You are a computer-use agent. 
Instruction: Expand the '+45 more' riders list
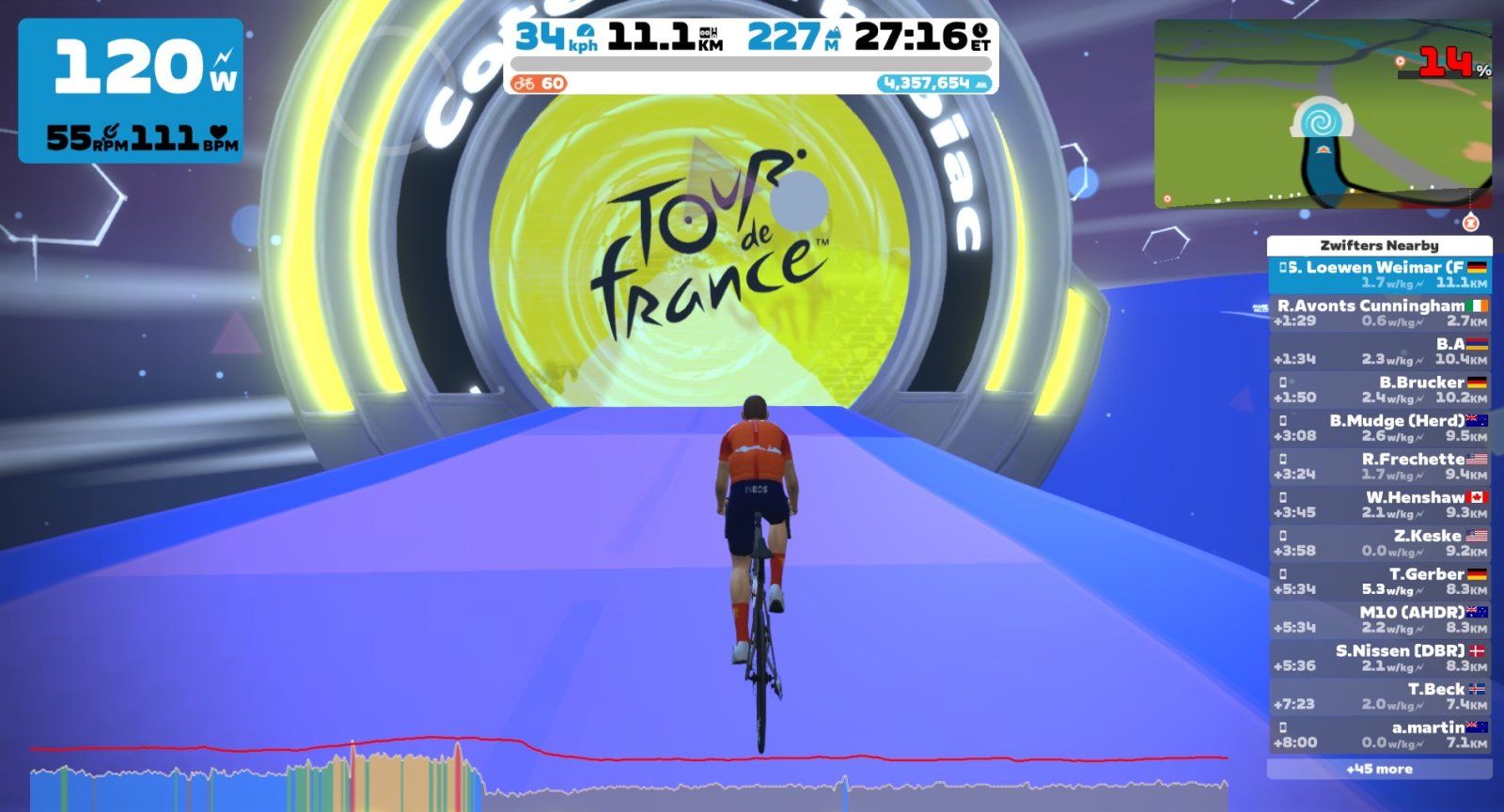click(x=1379, y=770)
